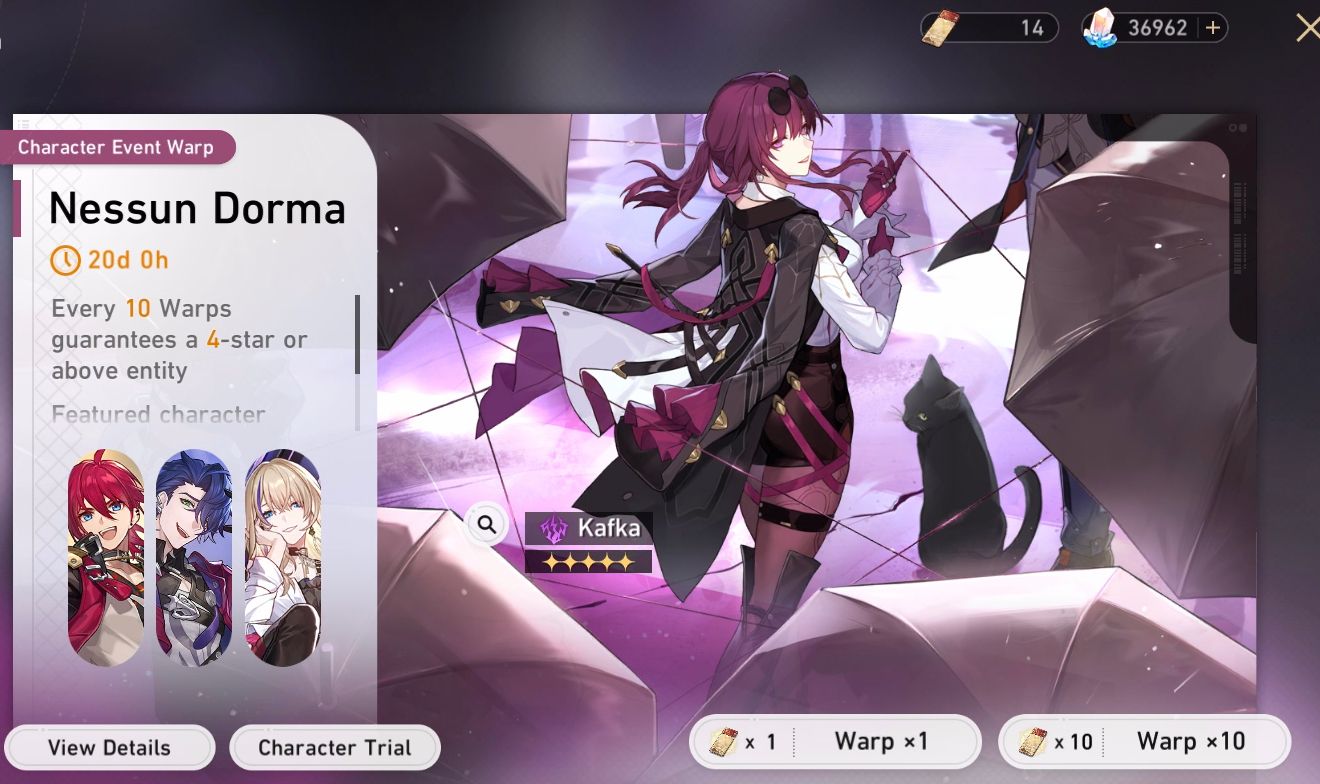Open View Details for the Nessun Dorma banner
This screenshot has height=784, width=1320.
(110, 747)
